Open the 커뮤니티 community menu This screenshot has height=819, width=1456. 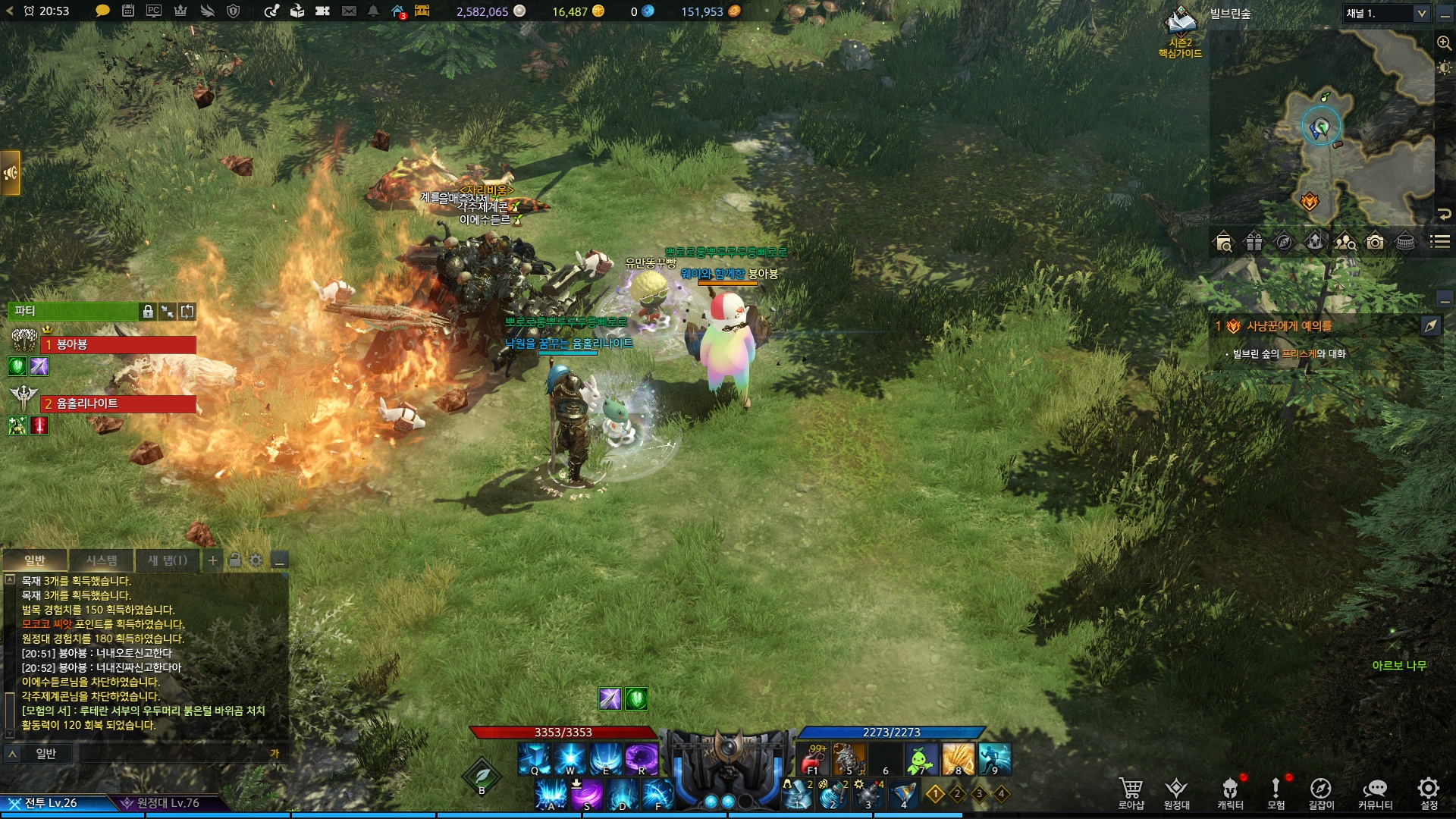1375,792
